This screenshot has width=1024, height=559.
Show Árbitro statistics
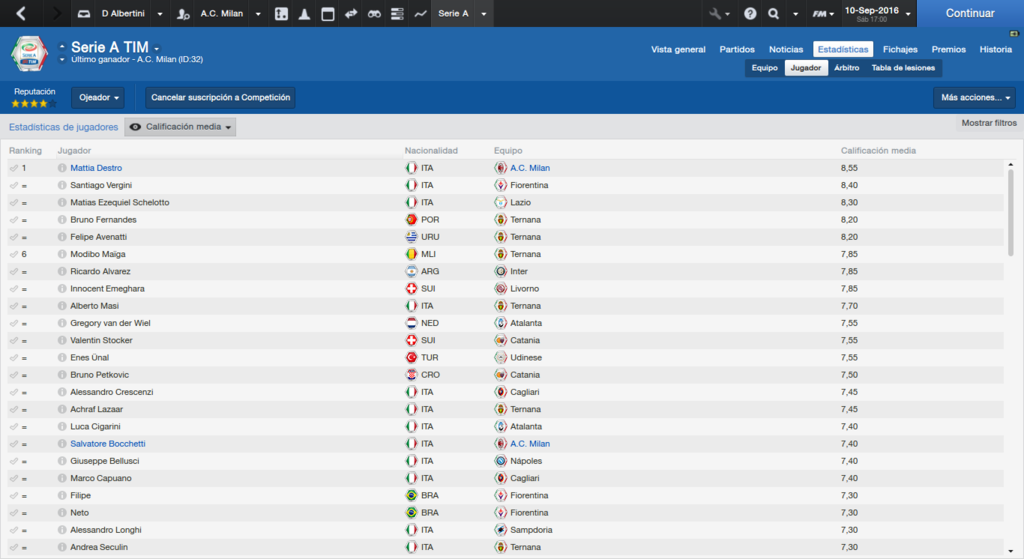(846, 68)
